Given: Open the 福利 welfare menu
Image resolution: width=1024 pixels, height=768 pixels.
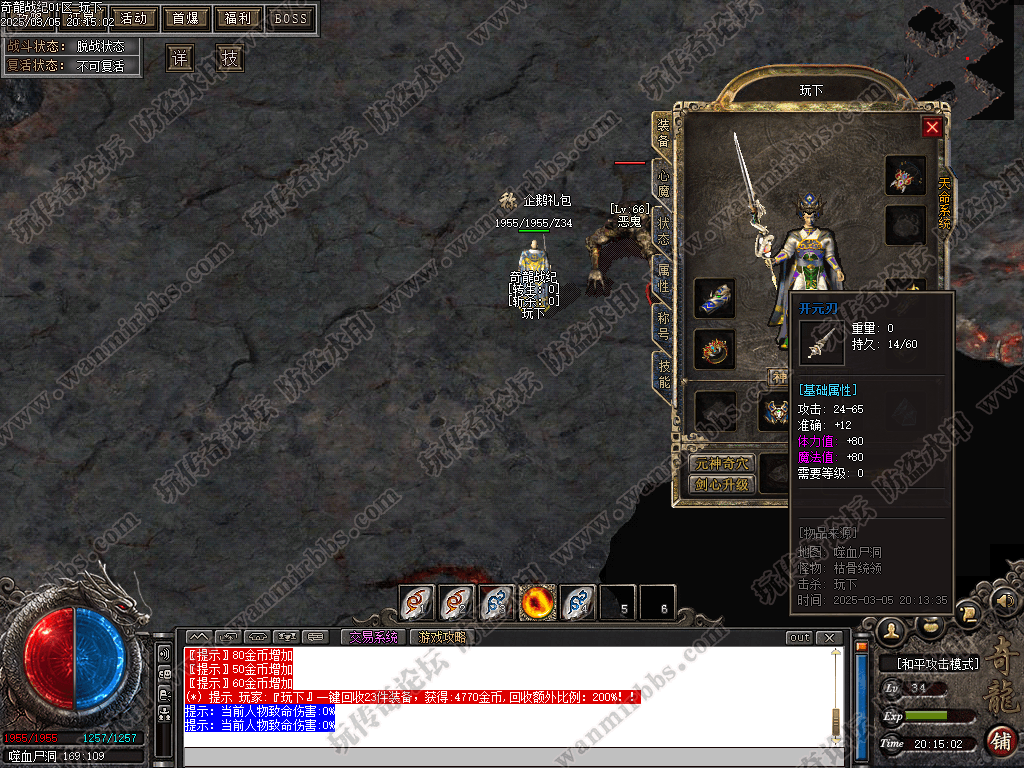Looking at the screenshot, I should pos(238,18).
